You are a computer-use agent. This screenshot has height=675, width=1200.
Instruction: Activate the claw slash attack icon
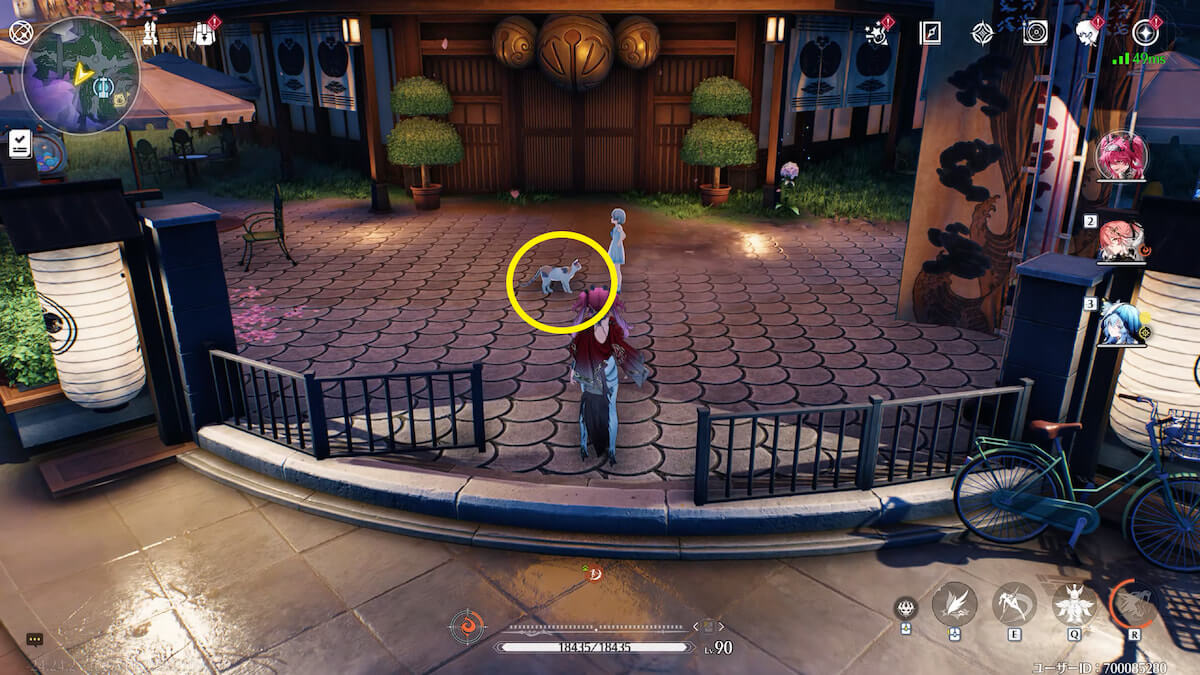(954, 603)
